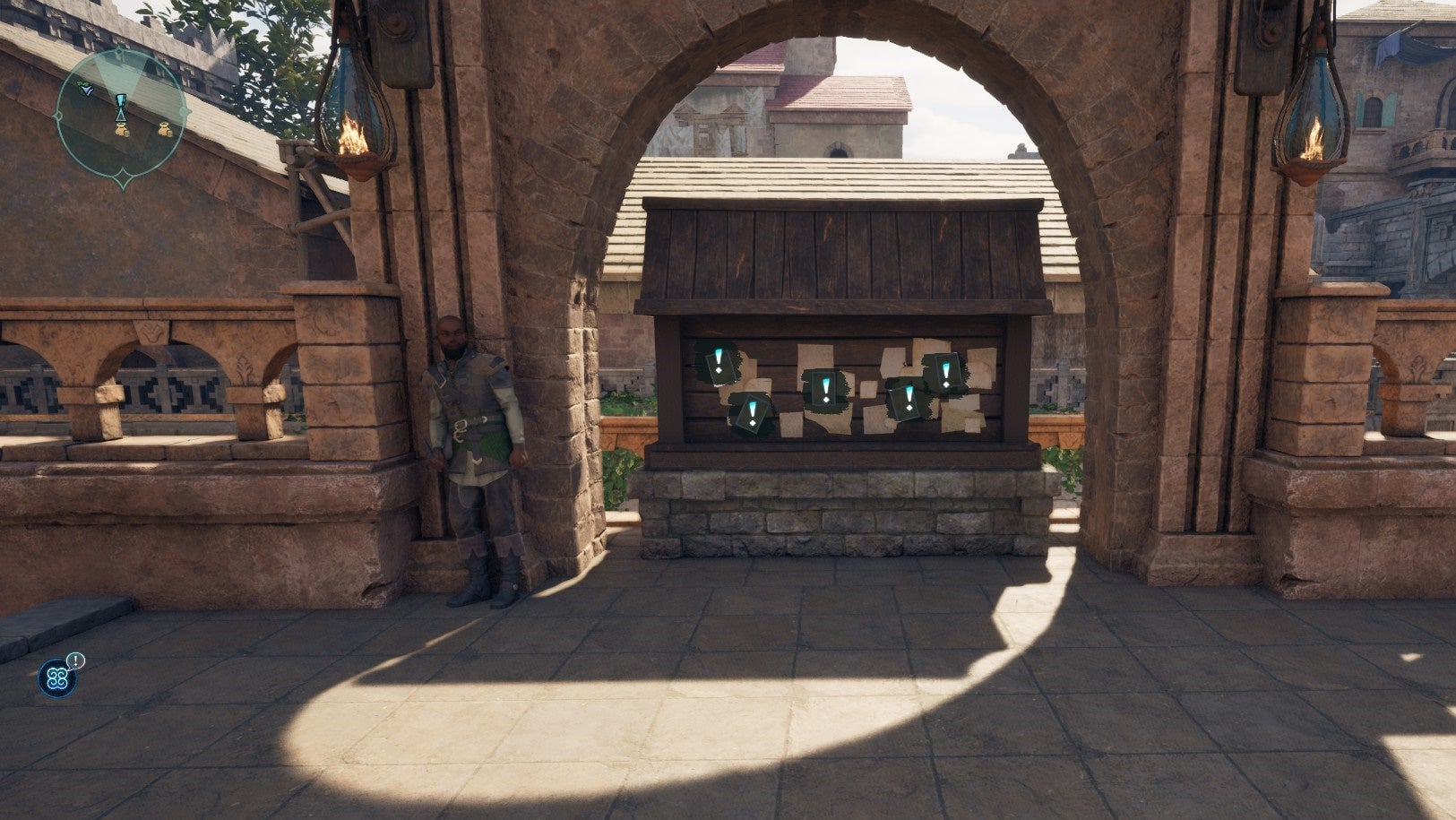This screenshot has height=820, width=1456.
Task: Click the left merchant coin-purse icon on minimap
Action: pos(122,130)
